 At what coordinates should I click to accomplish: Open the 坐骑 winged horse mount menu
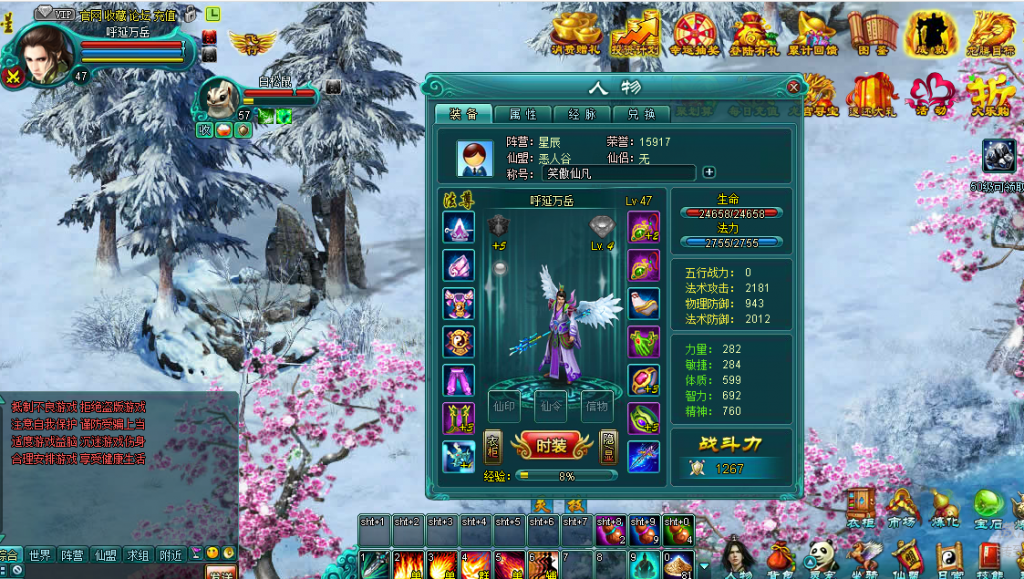point(864,559)
